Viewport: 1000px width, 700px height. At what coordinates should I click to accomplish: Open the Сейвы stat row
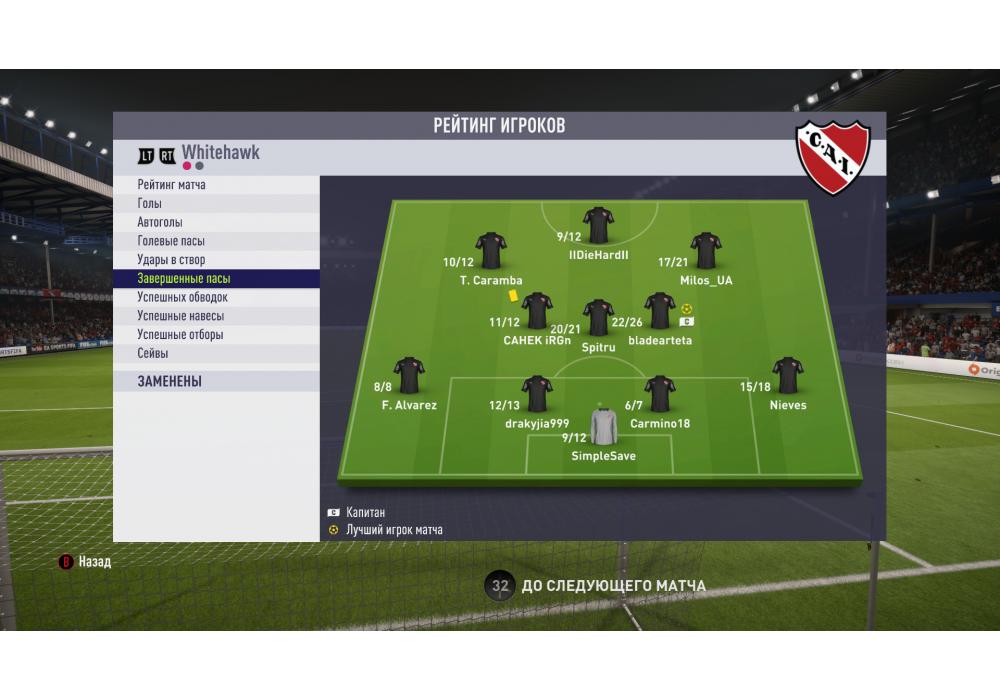tap(216, 353)
